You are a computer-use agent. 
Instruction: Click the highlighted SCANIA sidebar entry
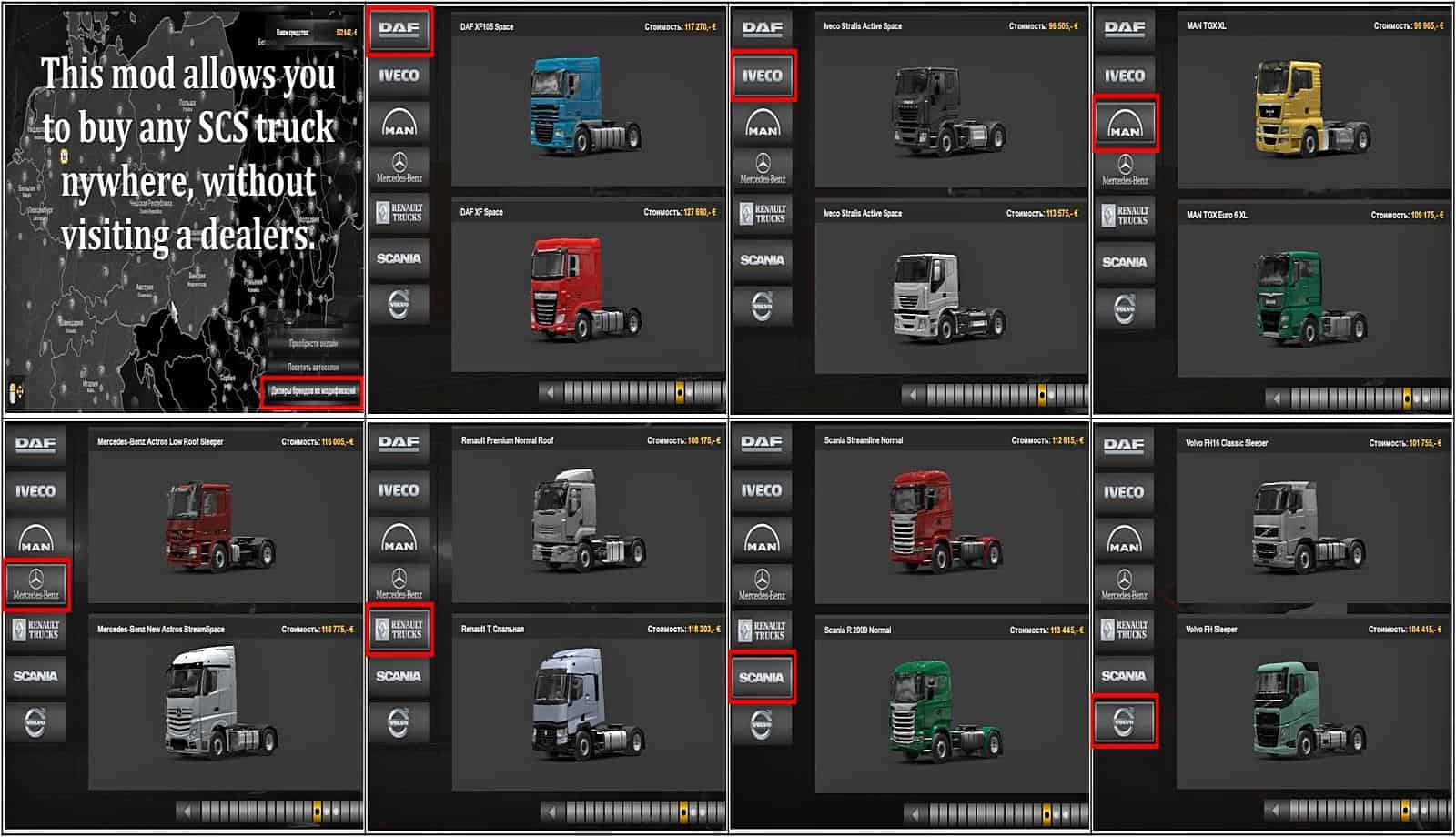point(763,677)
